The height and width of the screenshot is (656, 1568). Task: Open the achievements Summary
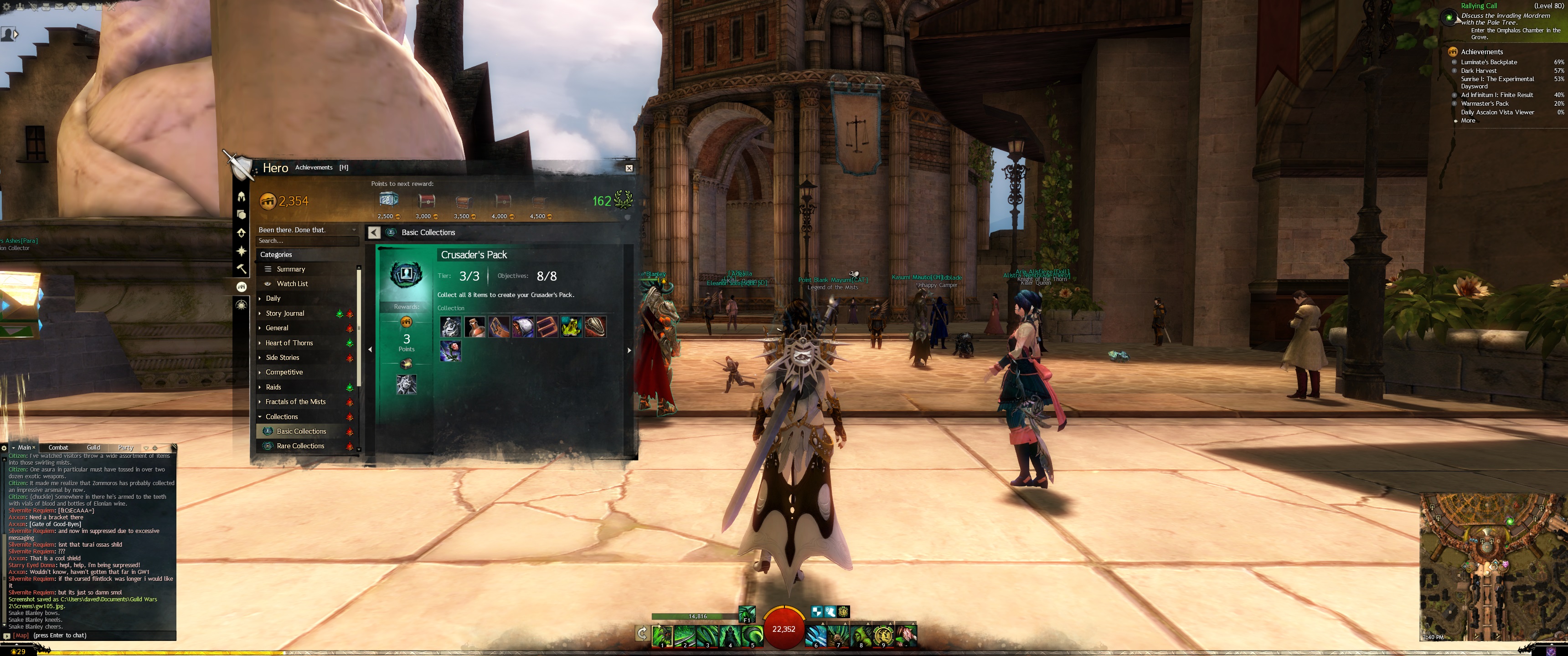tap(290, 269)
